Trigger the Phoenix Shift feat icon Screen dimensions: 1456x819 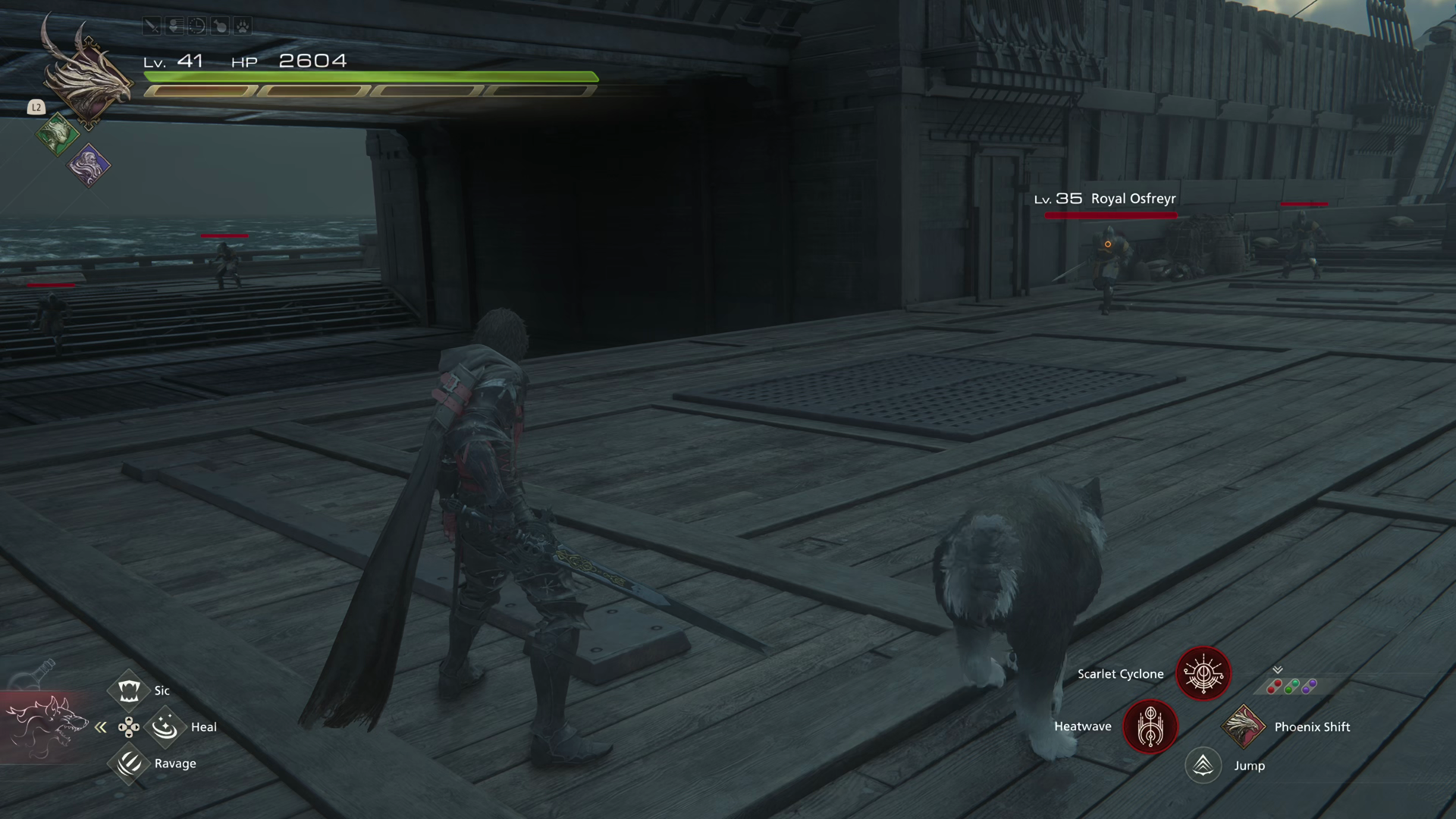[1243, 726]
